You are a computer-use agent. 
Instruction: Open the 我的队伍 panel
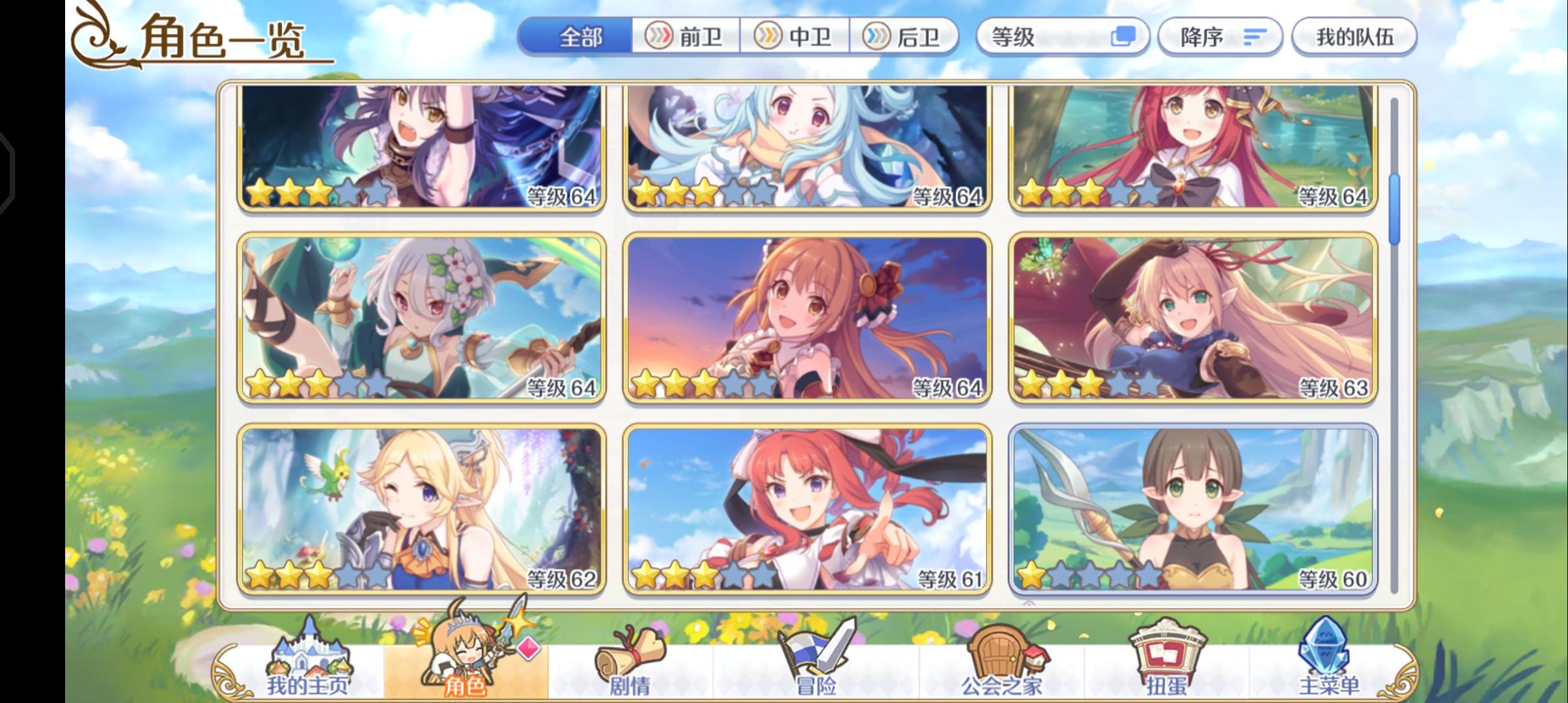coord(1354,37)
